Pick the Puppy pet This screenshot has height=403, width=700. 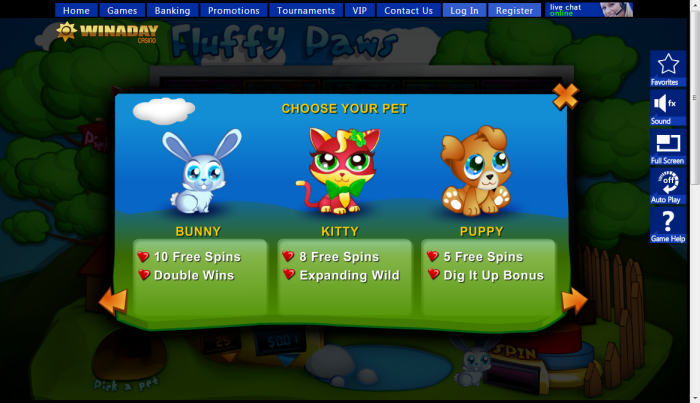(x=473, y=172)
